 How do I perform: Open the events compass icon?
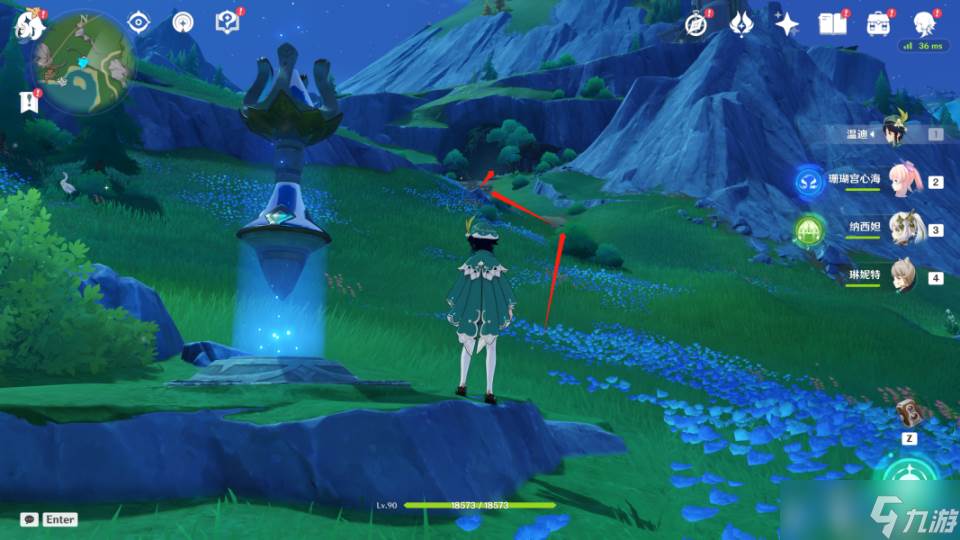[x=696, y=24]
